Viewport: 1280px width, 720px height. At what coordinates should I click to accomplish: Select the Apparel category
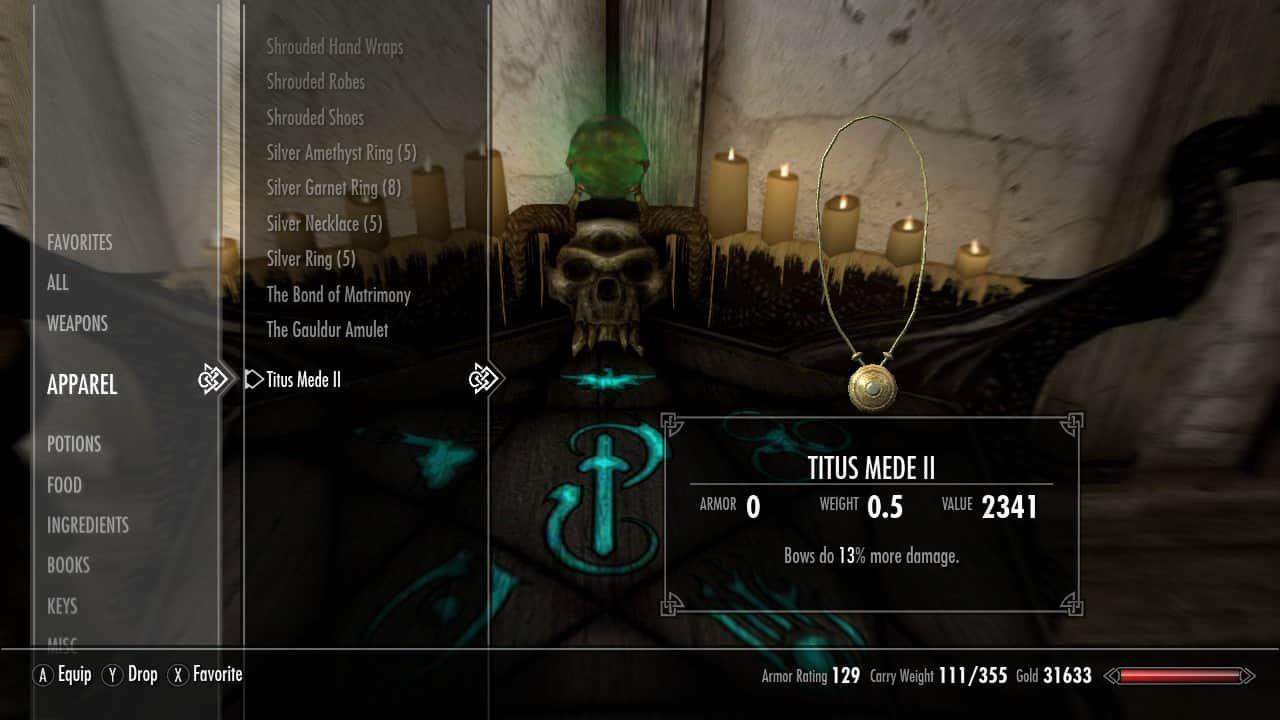pyautogui.click(x=82, y=384)
